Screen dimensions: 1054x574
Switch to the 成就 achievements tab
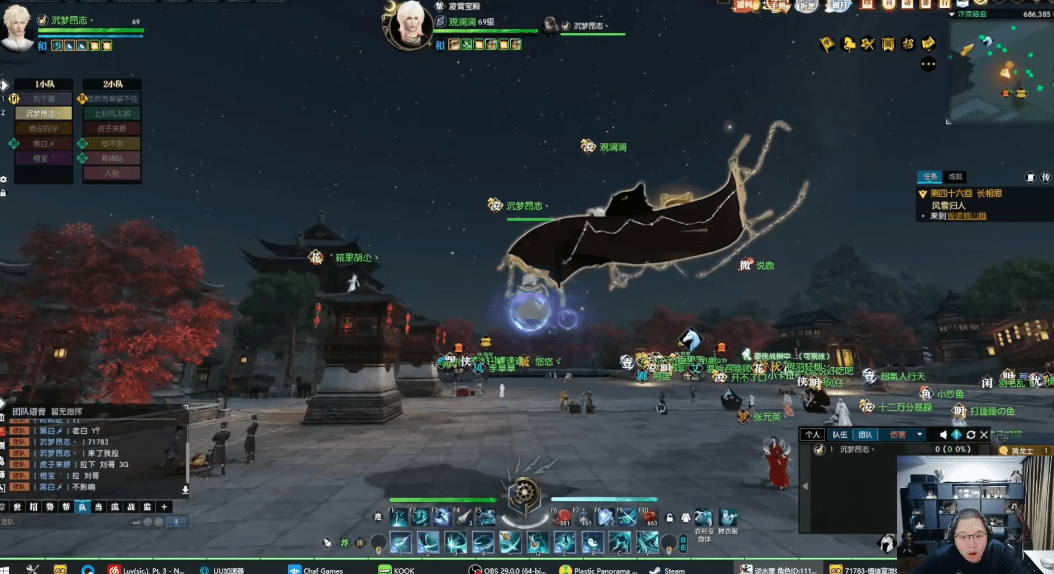[x=955, y=176]
